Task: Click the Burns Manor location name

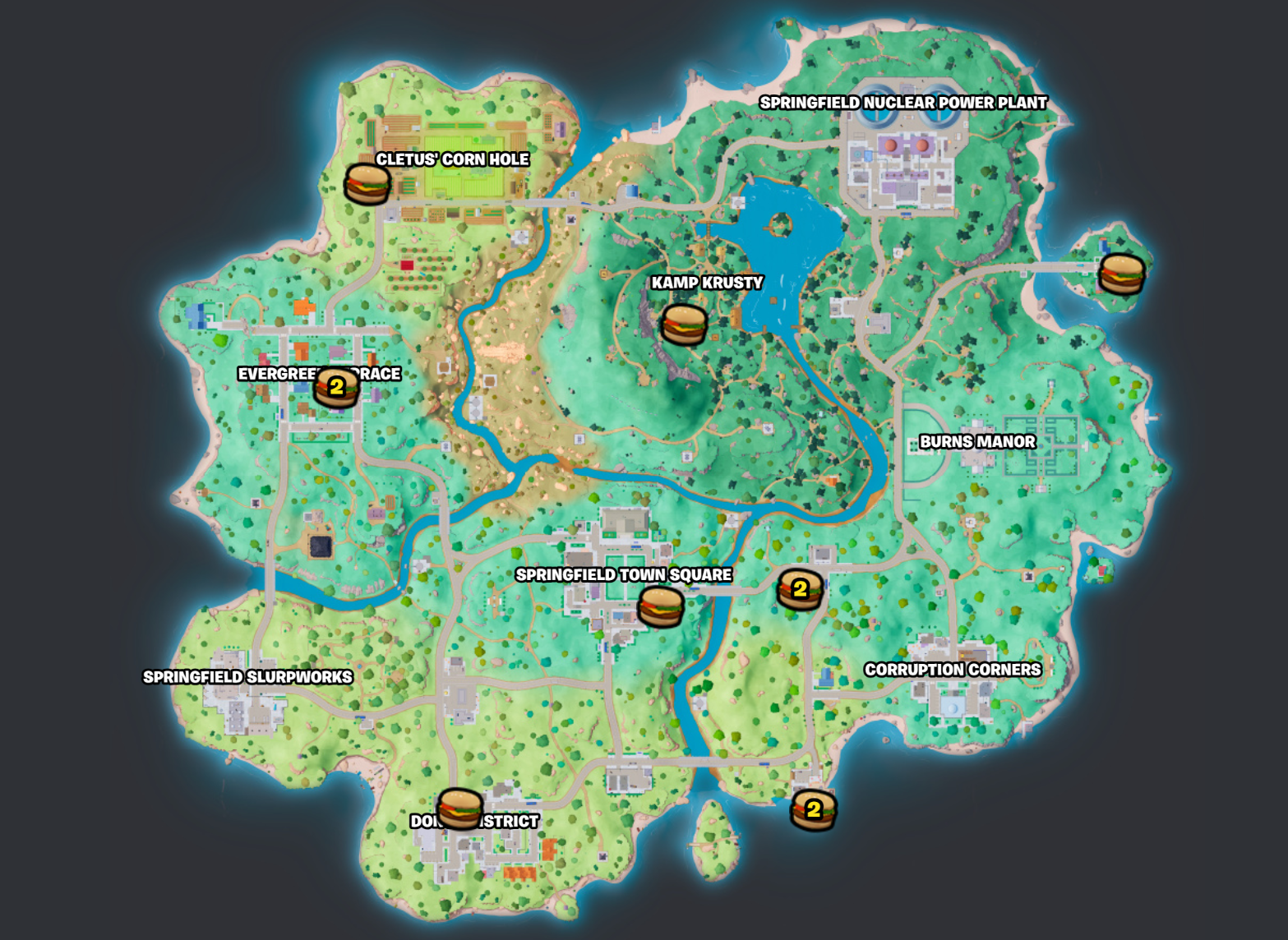Action: (978, 440)
